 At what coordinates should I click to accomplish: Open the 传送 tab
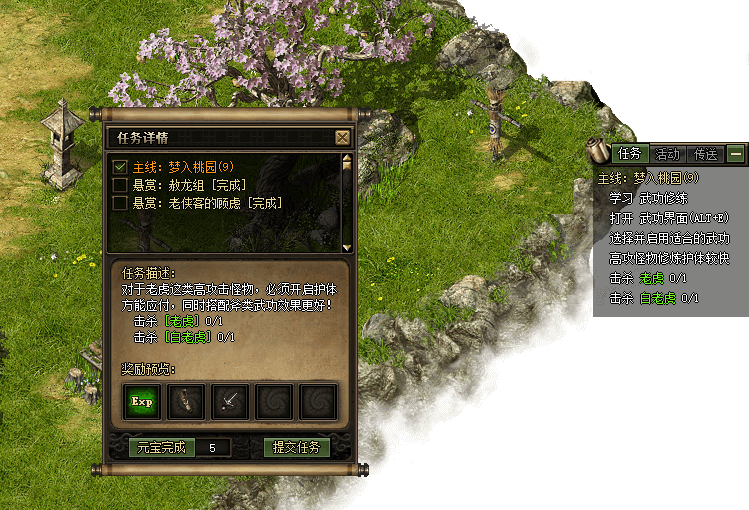click(x=705, y=154)
